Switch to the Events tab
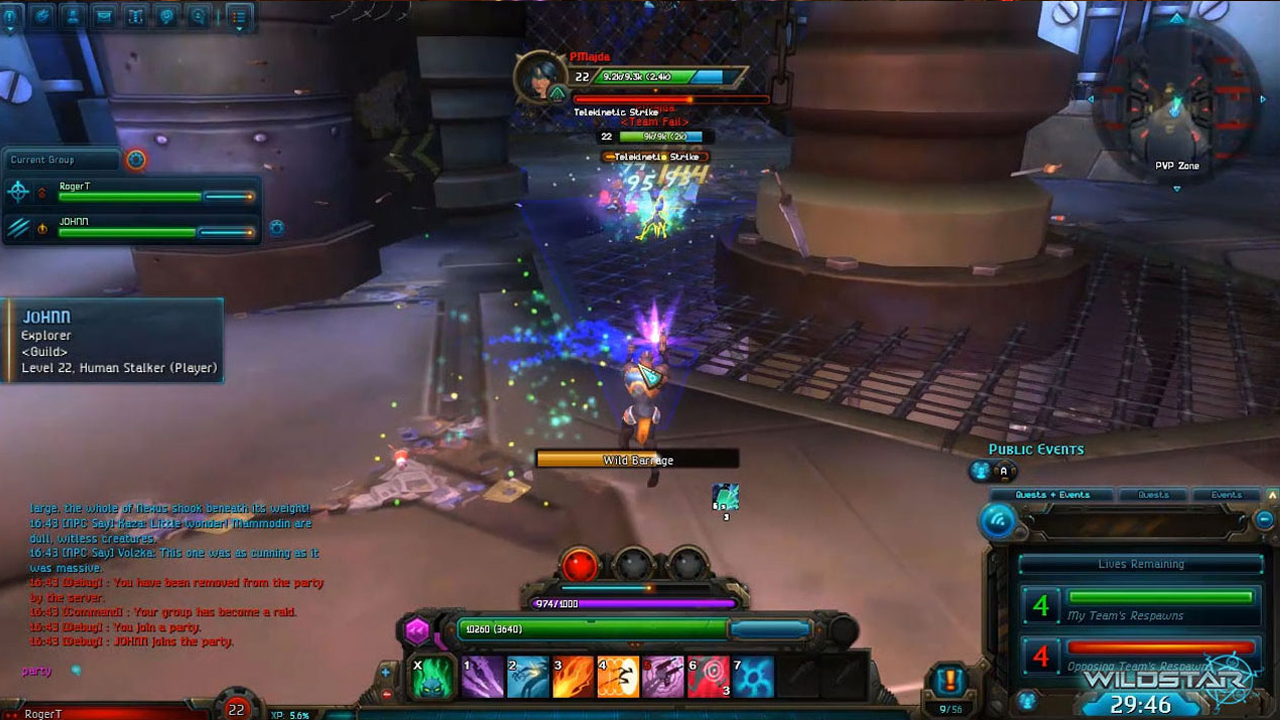Viewport: 1280px width, 720px height. click(1226, 495)
